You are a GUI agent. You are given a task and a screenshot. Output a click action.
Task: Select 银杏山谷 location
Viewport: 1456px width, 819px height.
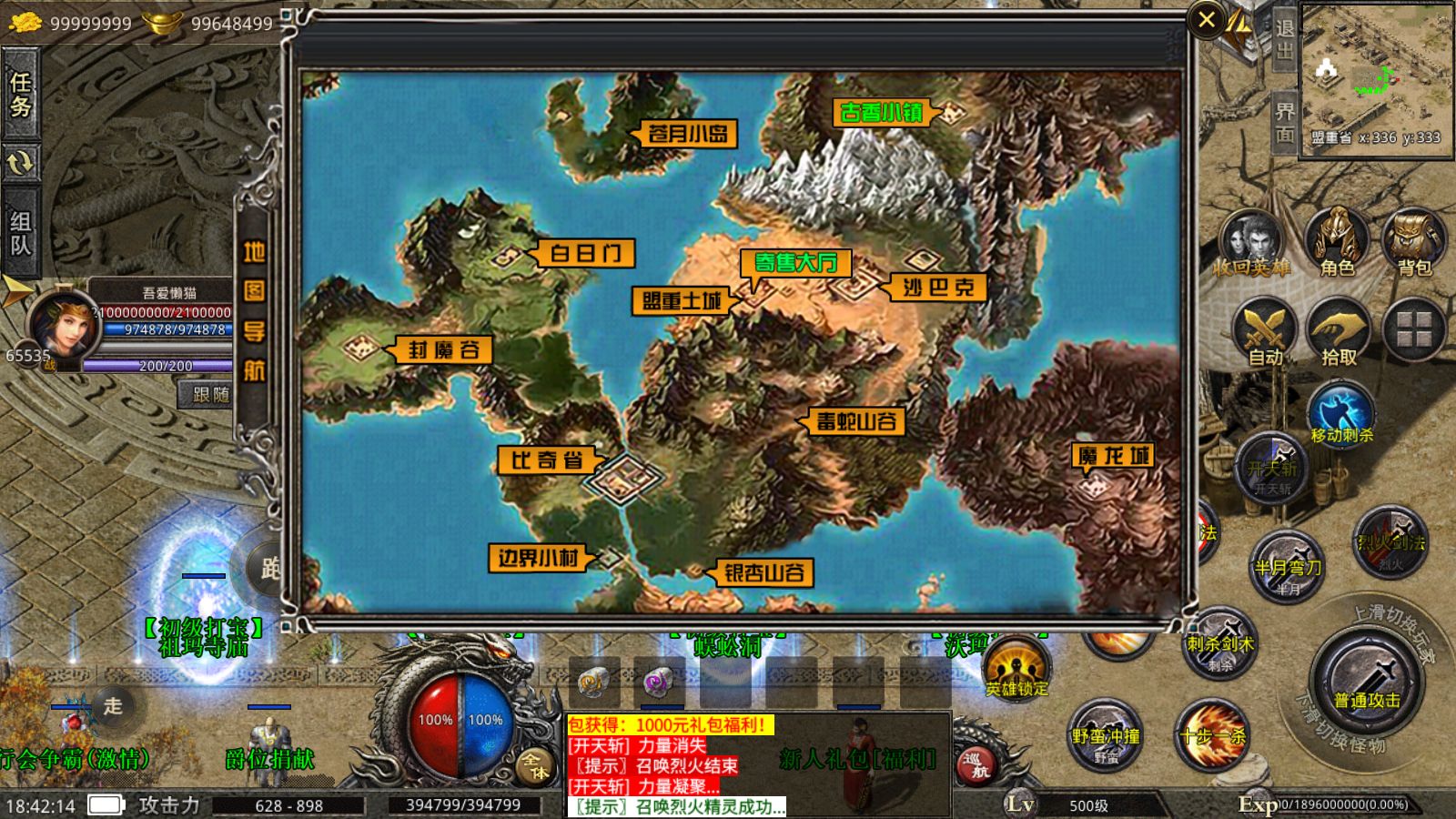(x=763, y=573)
